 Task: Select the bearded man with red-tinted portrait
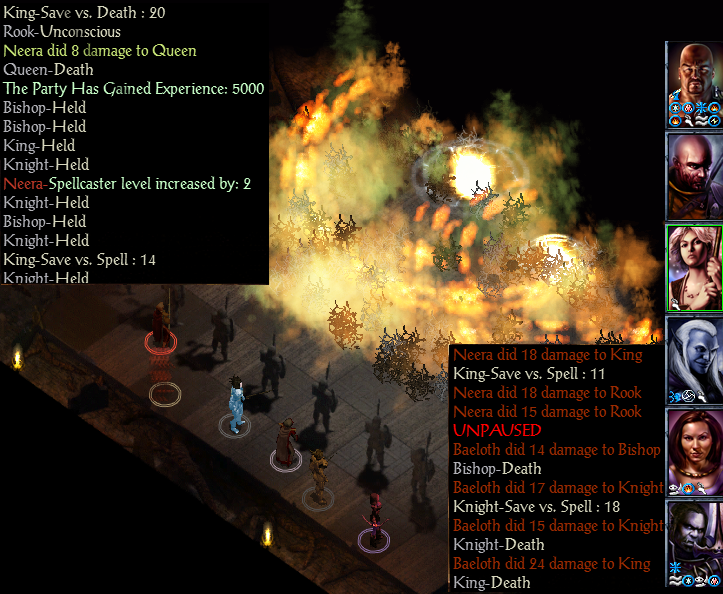(694, 175)
